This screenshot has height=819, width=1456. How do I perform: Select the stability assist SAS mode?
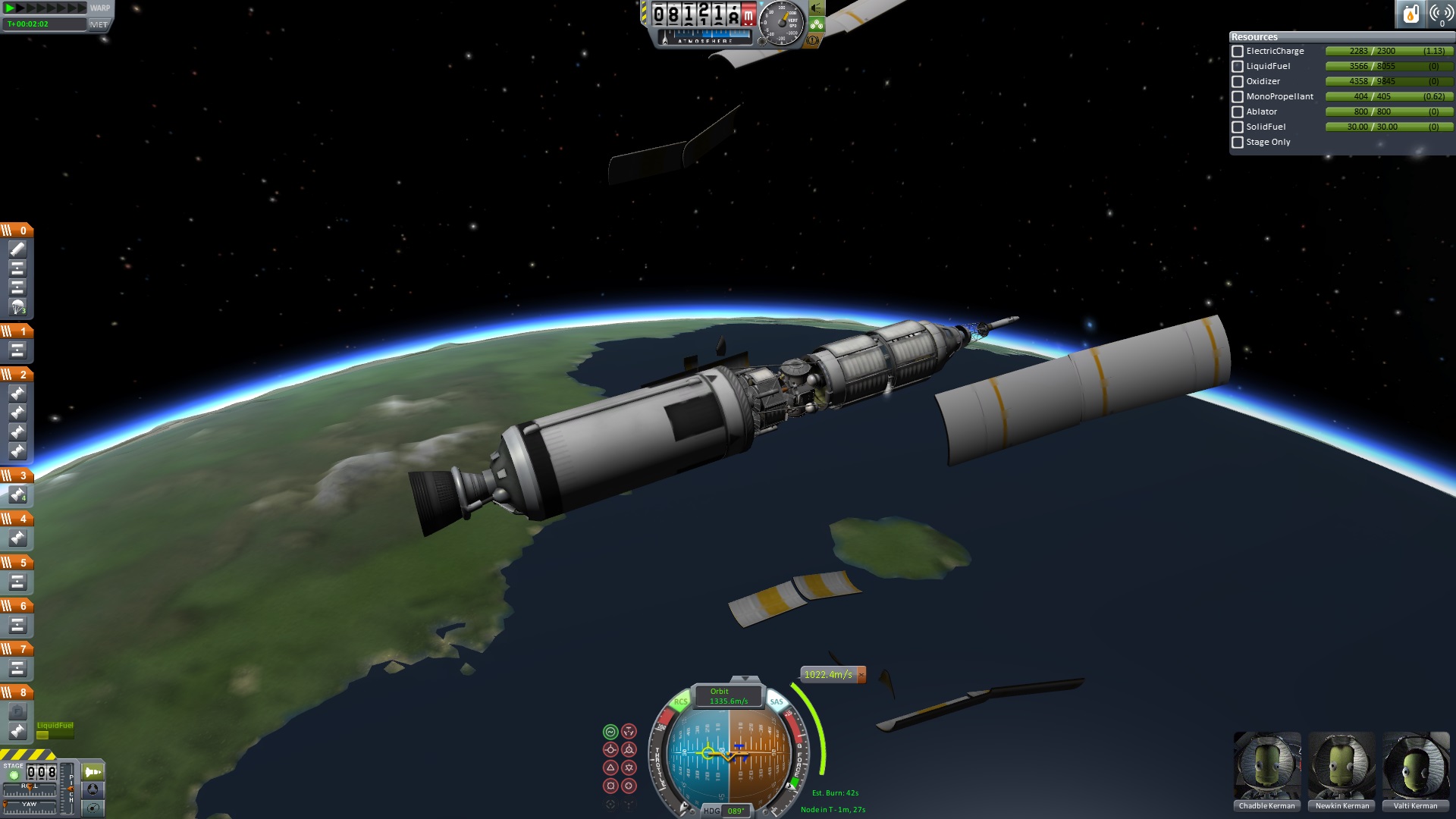coord(610,732)
